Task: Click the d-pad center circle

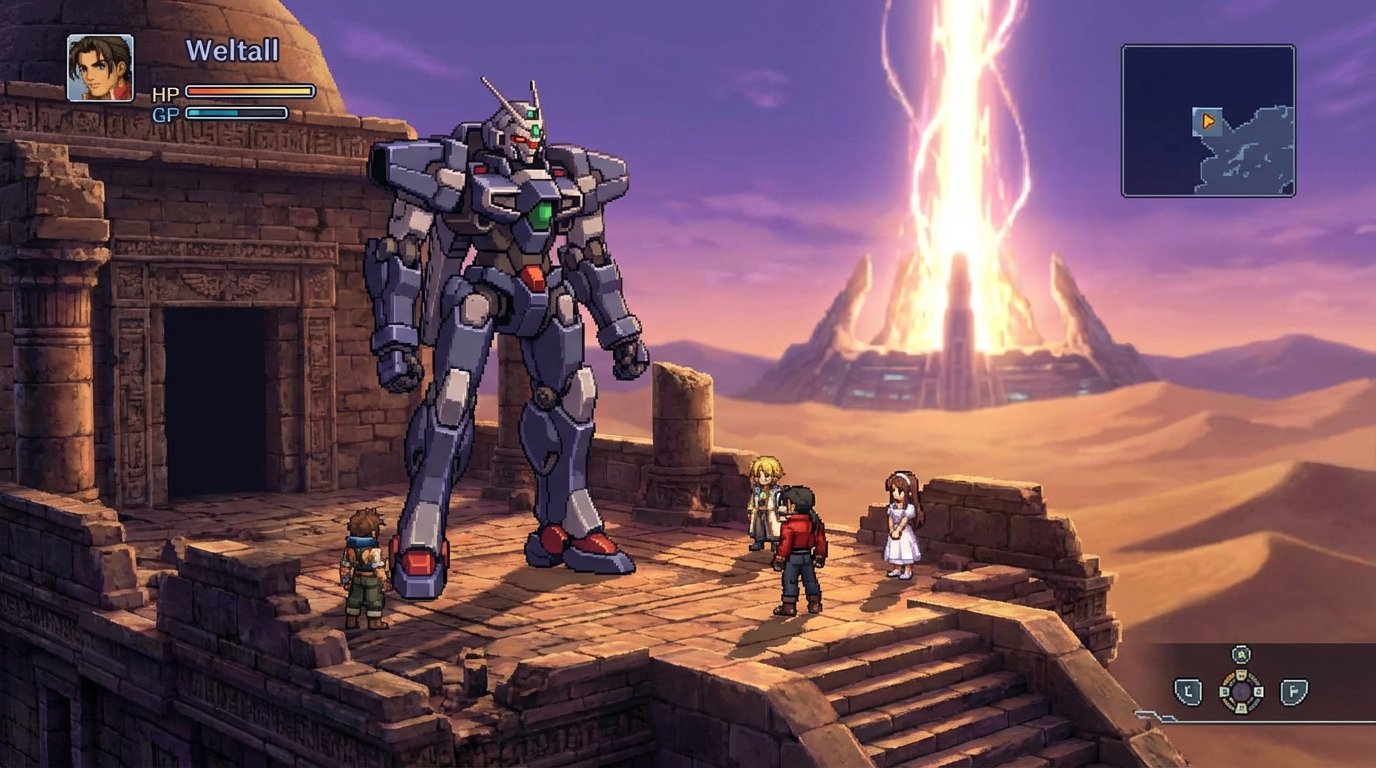Action: (1243, 691)
